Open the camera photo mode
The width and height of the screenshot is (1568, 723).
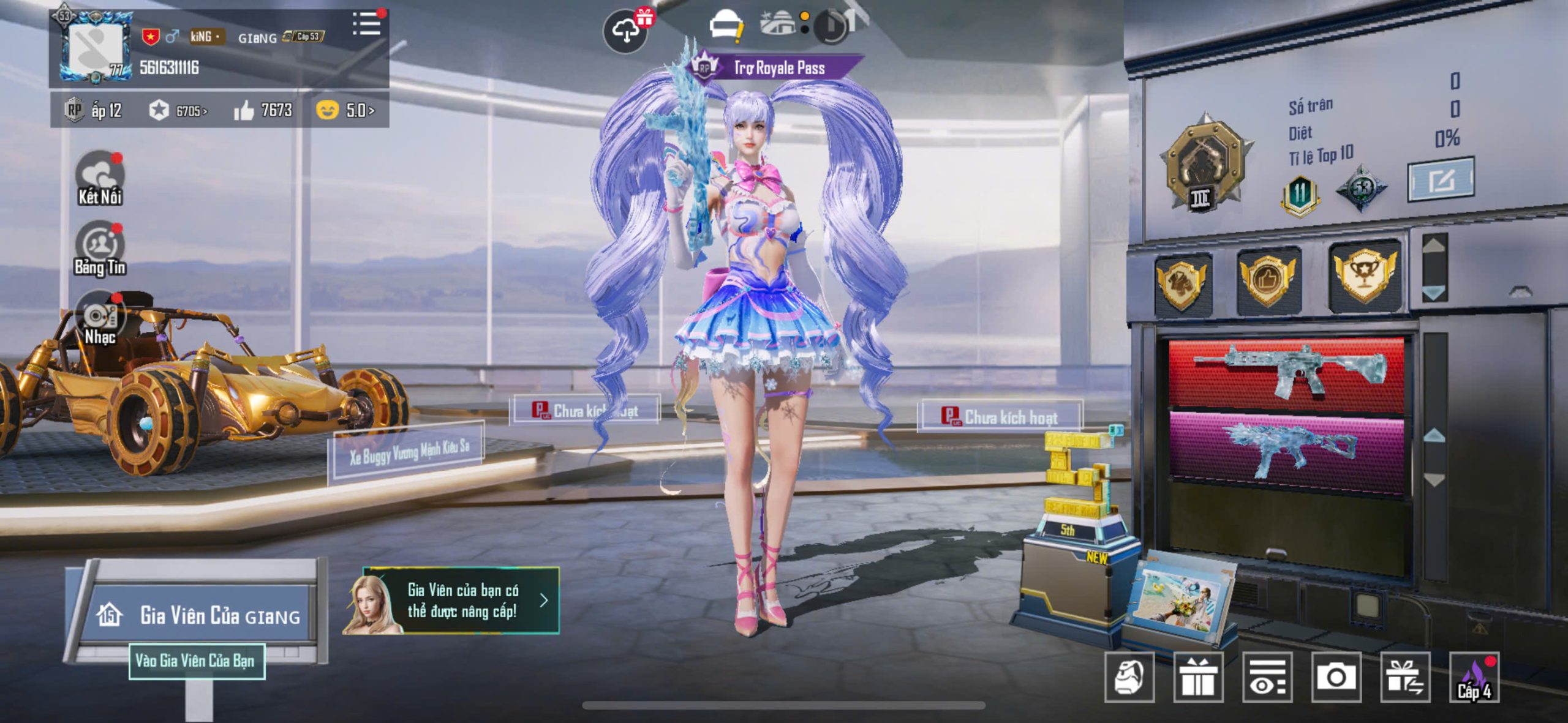[1336, 677]
